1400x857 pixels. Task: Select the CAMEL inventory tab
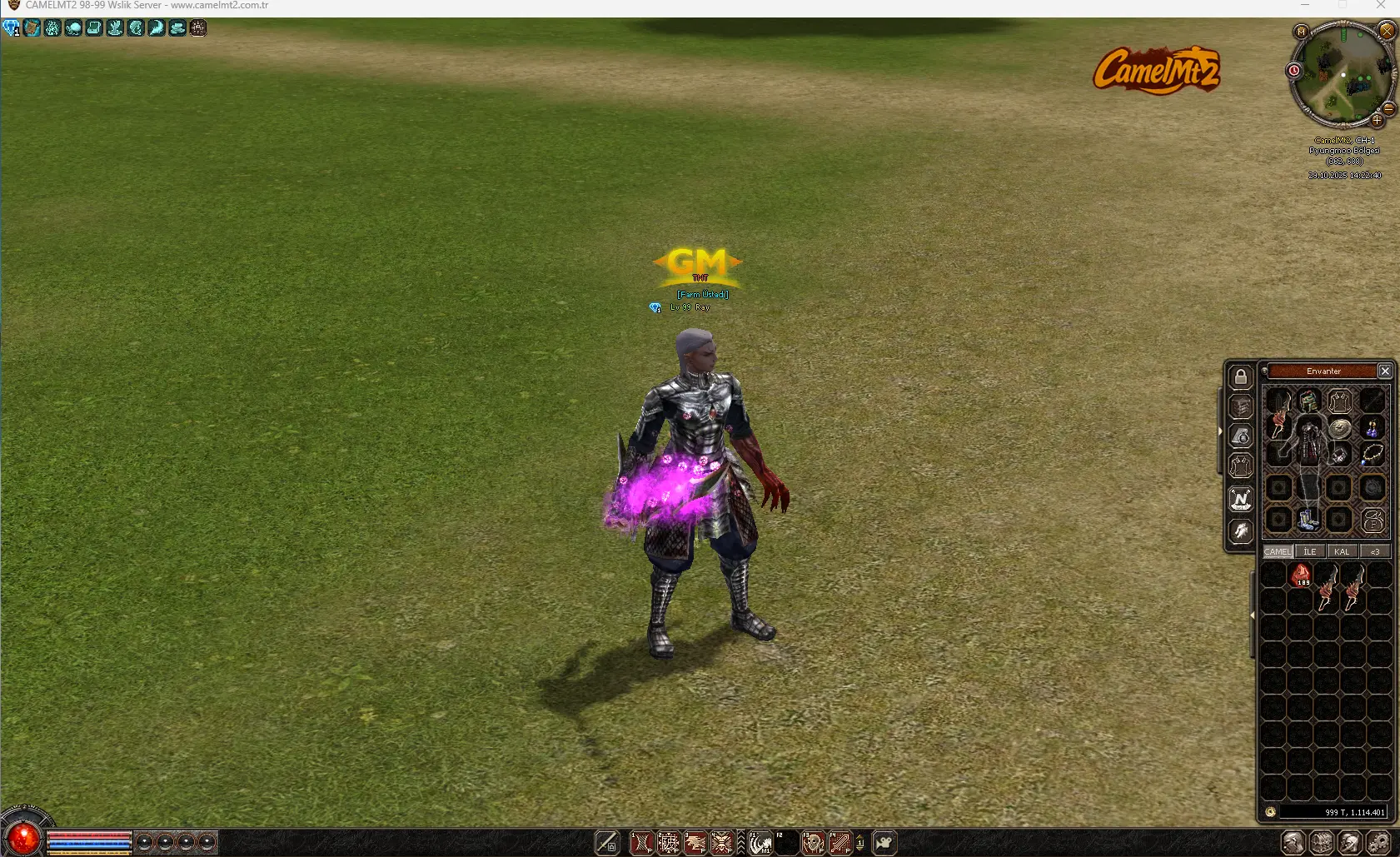pyautogui.click(x=1278, y=551)
